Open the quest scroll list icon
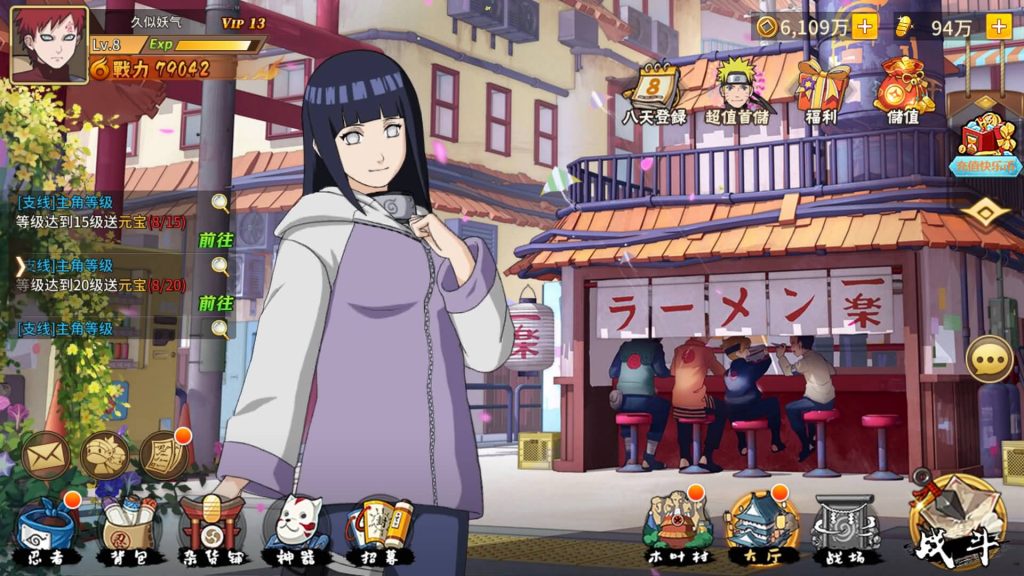This screenshot has width=1024, height=576. click(x=163, y=456)
